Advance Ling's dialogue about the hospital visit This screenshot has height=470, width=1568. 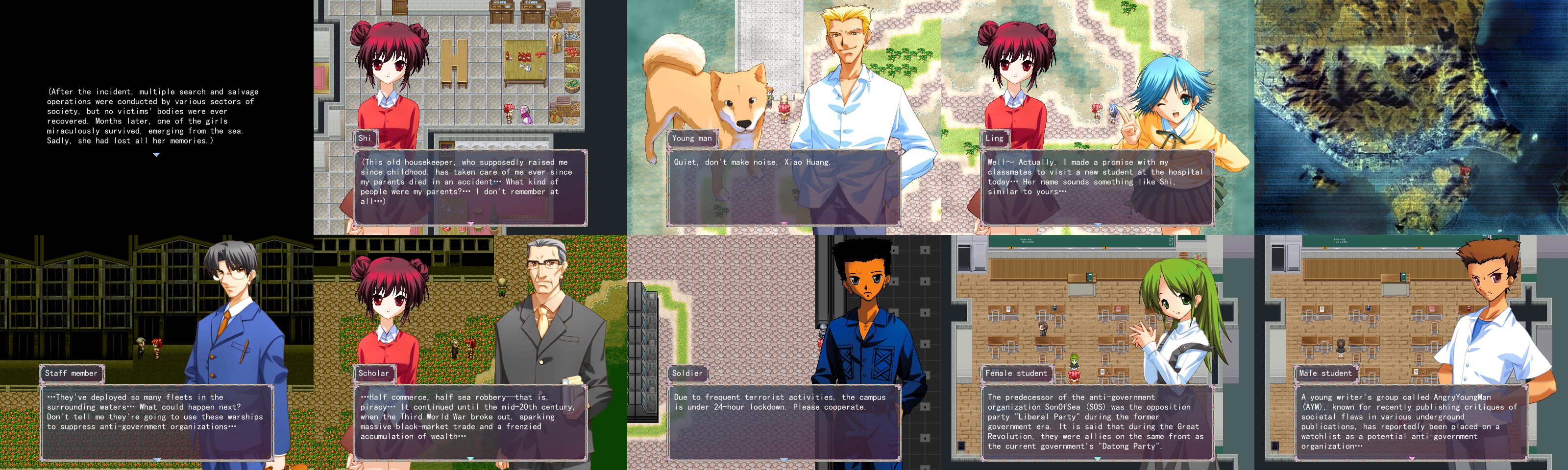pos(1097,224)
